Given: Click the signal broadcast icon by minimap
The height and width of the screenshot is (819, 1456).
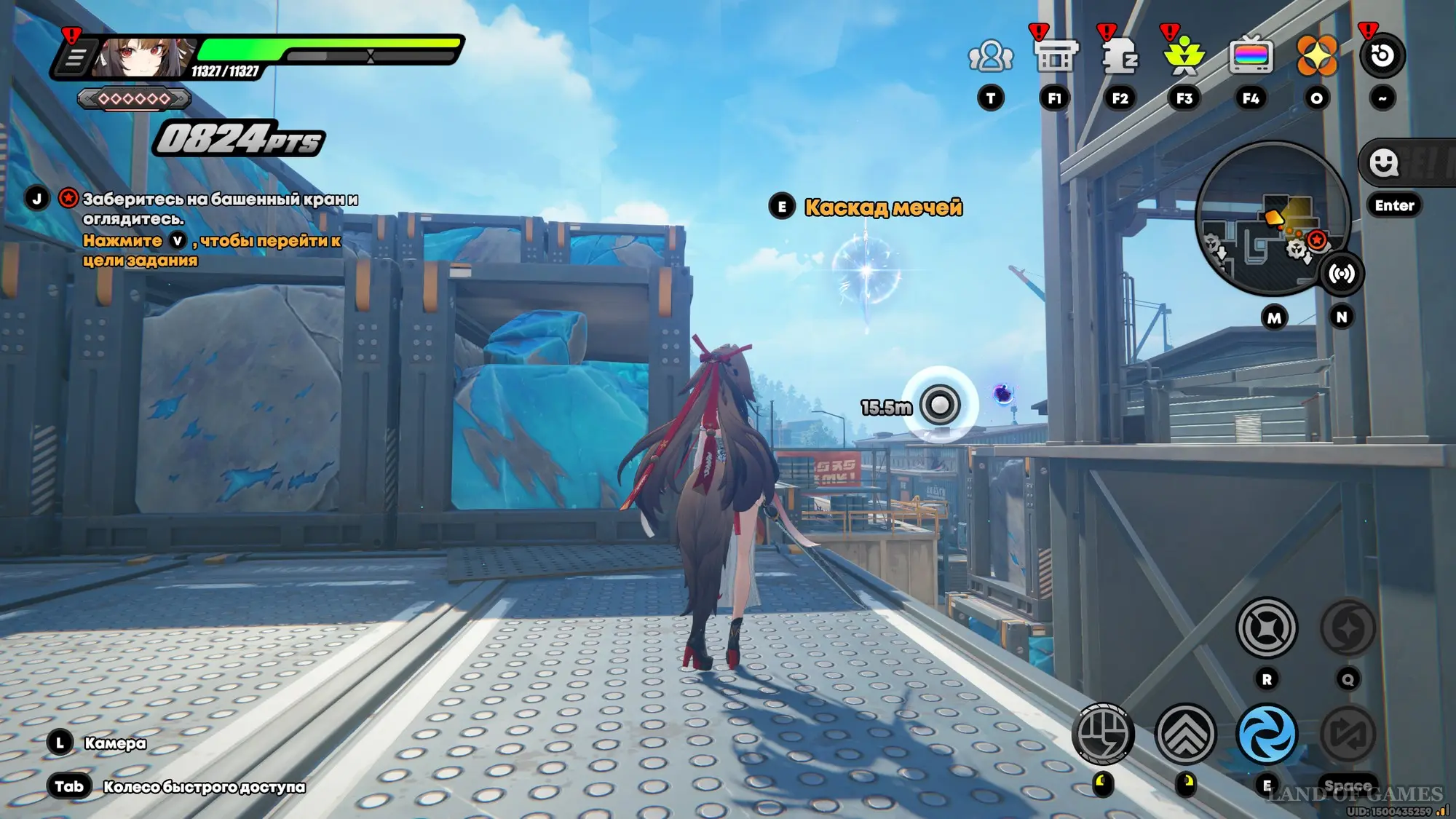Looking at the screenshot, I should (1341, 274).
